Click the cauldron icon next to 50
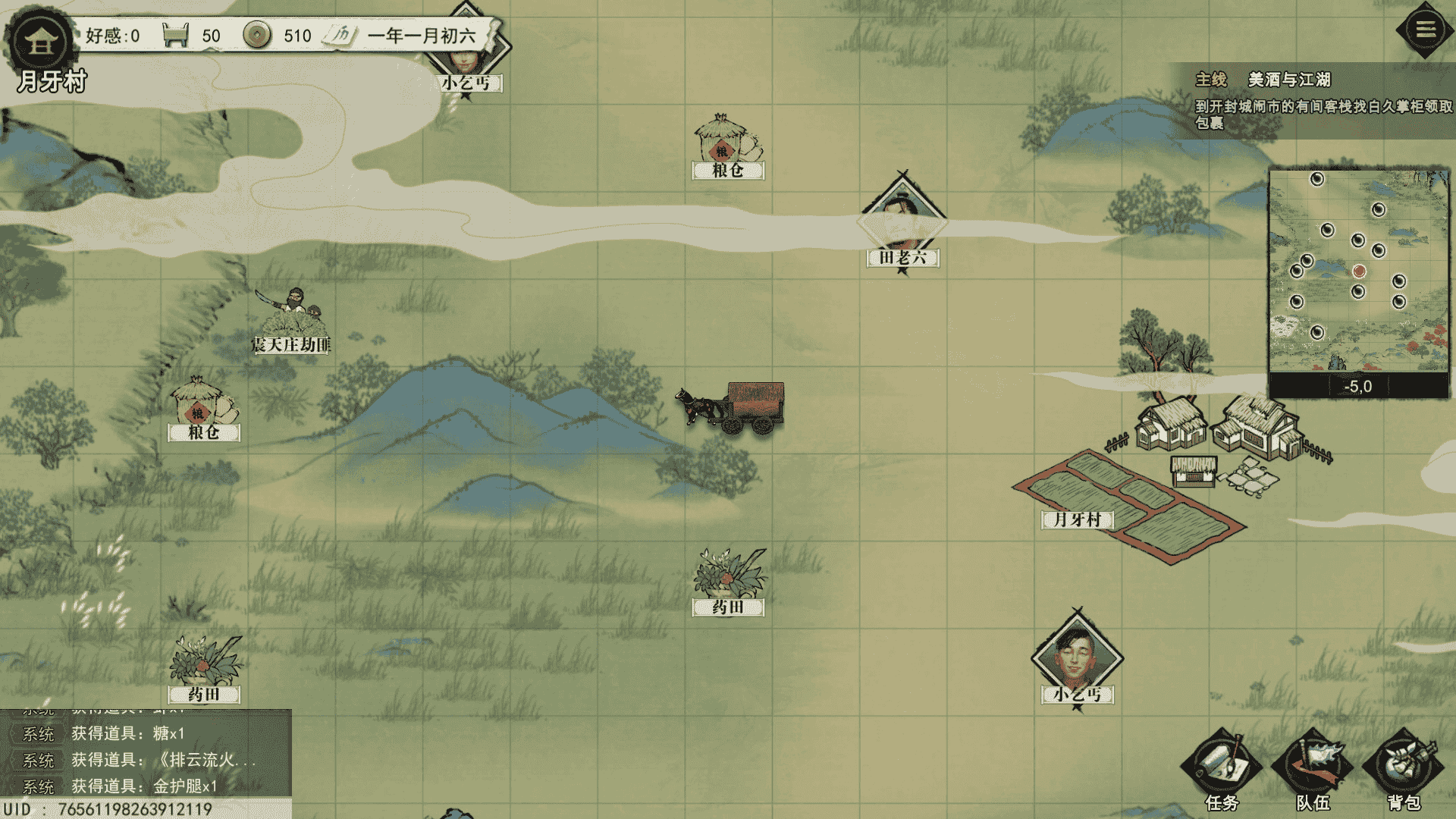Viewport: 1456px width, 819px height. [x=176, y=35]
